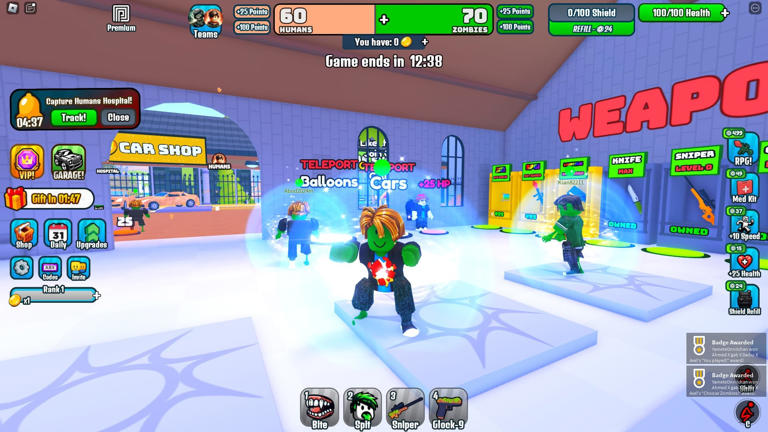Open the Teams selection menu
The height and width of the screenshot is (432, 768).
206,20
